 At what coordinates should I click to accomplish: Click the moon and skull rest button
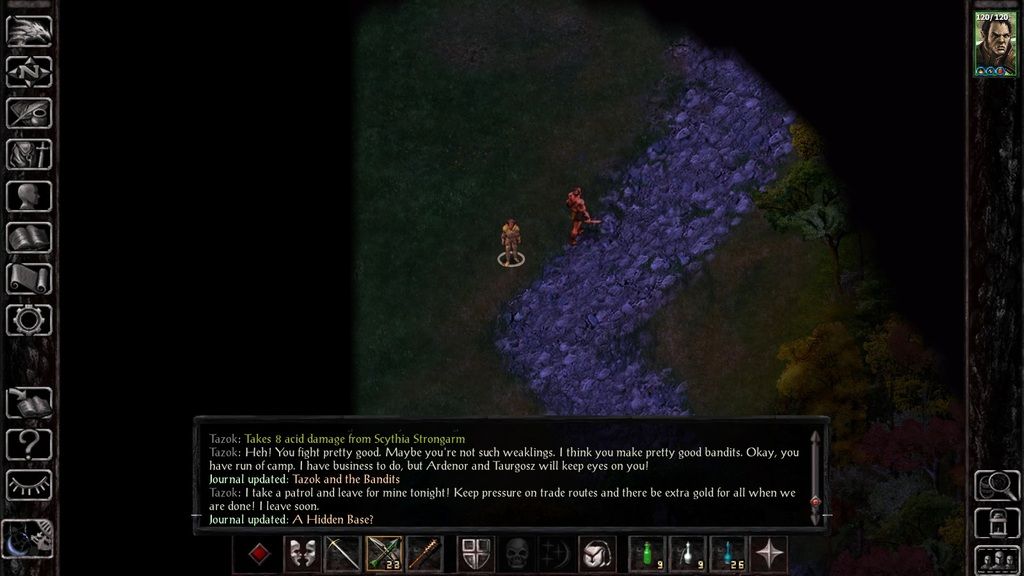pos(27,540)
